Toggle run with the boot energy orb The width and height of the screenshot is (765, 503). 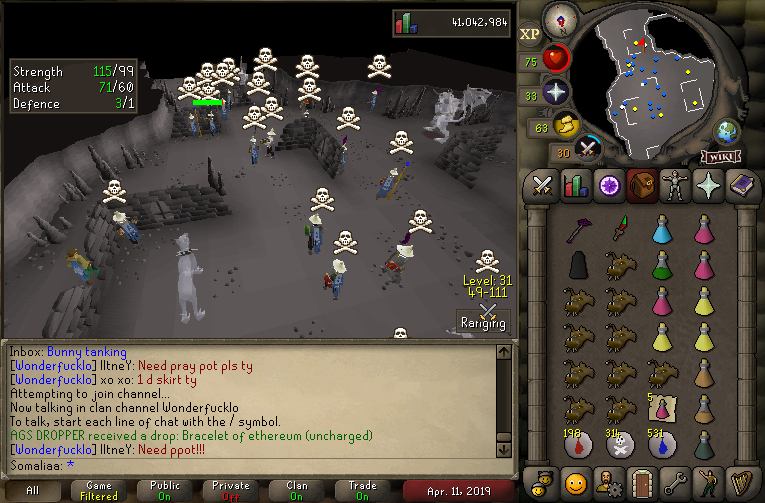click(567, 126)
